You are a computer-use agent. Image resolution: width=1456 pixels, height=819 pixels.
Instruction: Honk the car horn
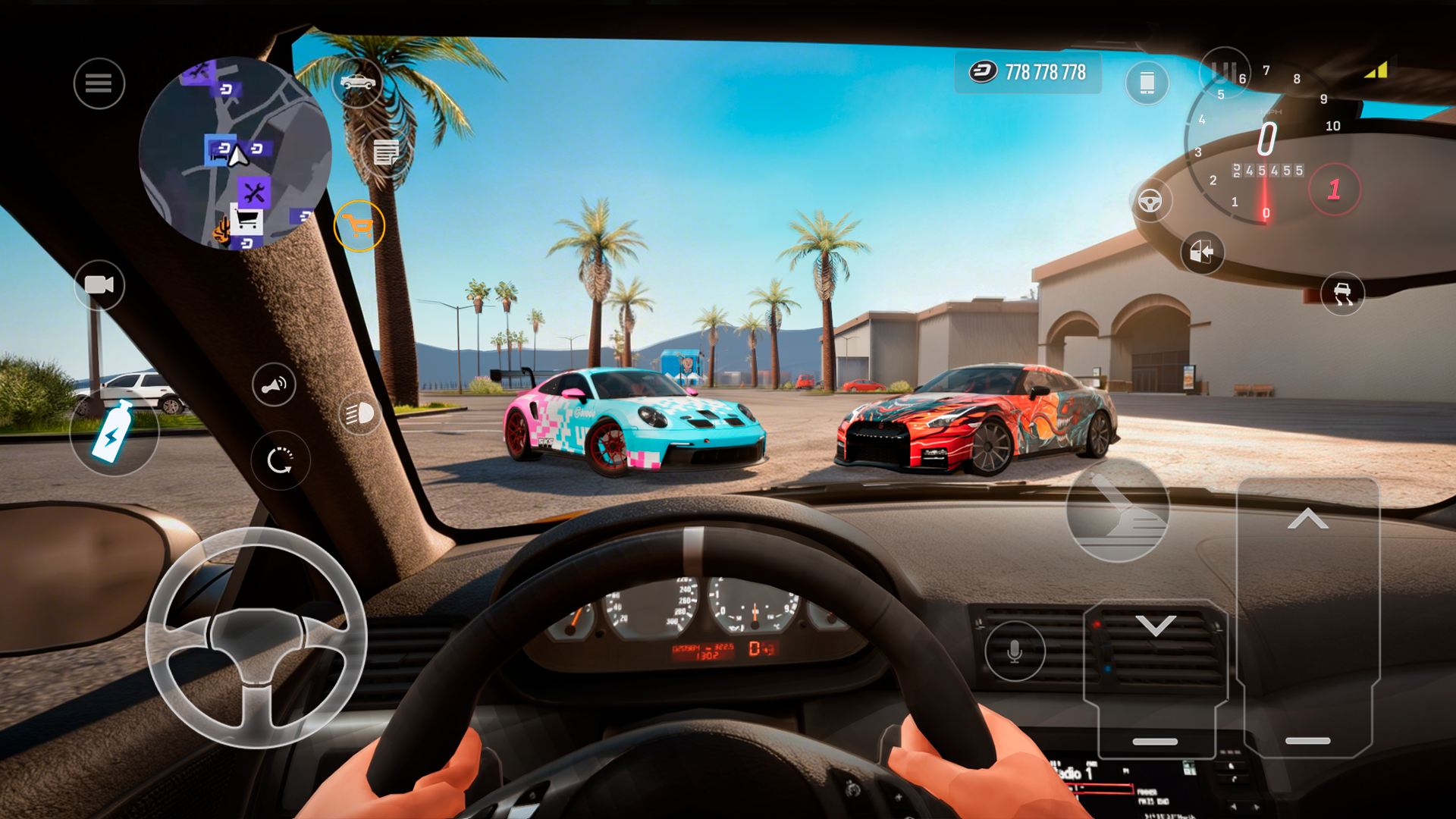[x=273, y=384]
